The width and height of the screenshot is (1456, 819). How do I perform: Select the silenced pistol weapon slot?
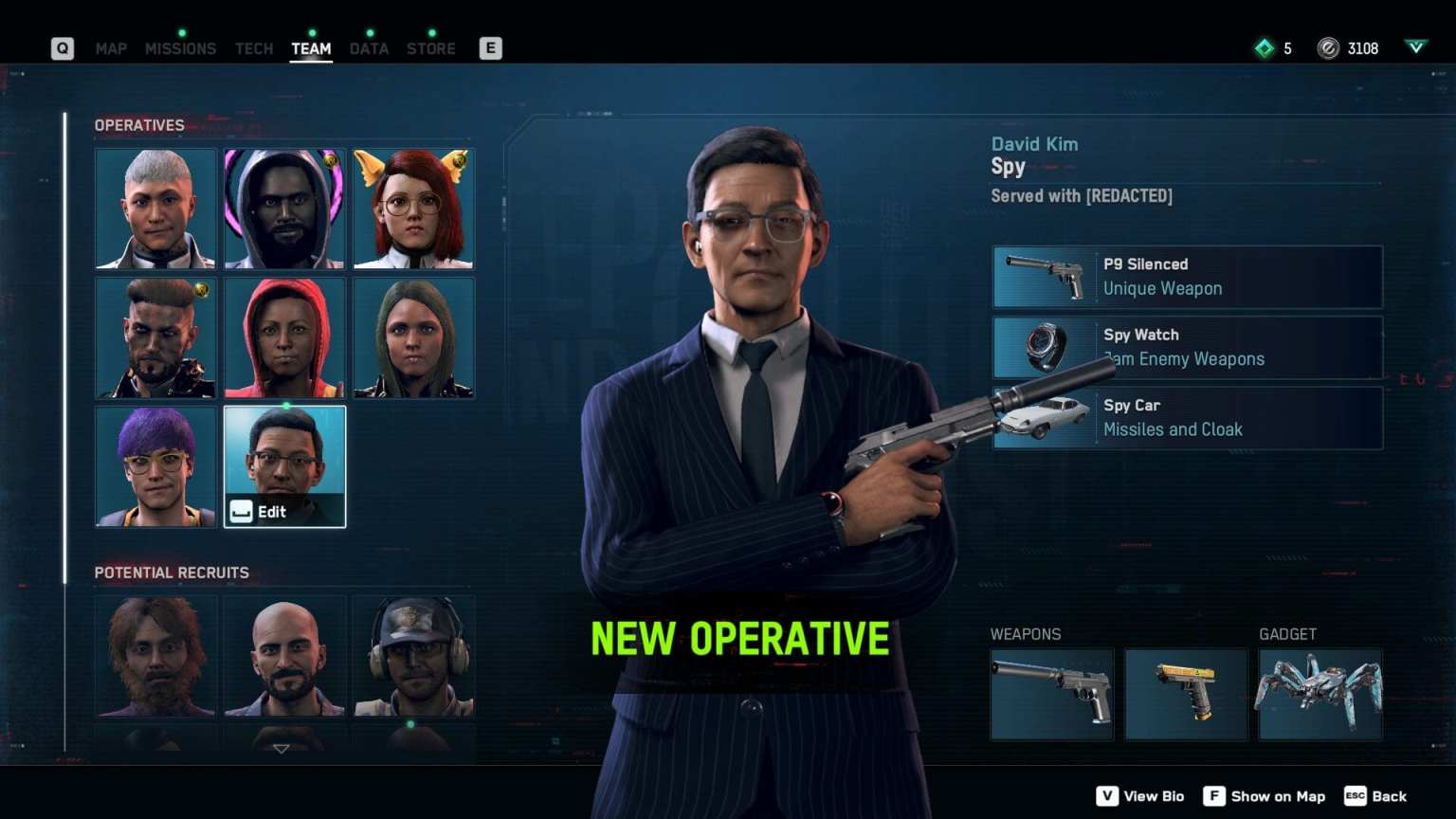click(1052, 694)
